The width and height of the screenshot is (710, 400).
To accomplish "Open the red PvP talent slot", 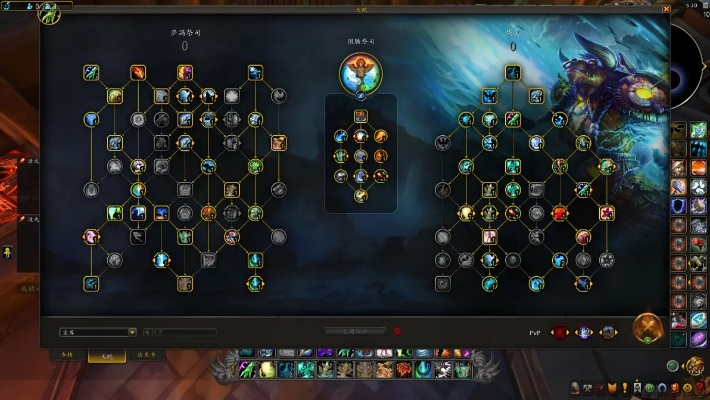I will (x=560, y=332).
